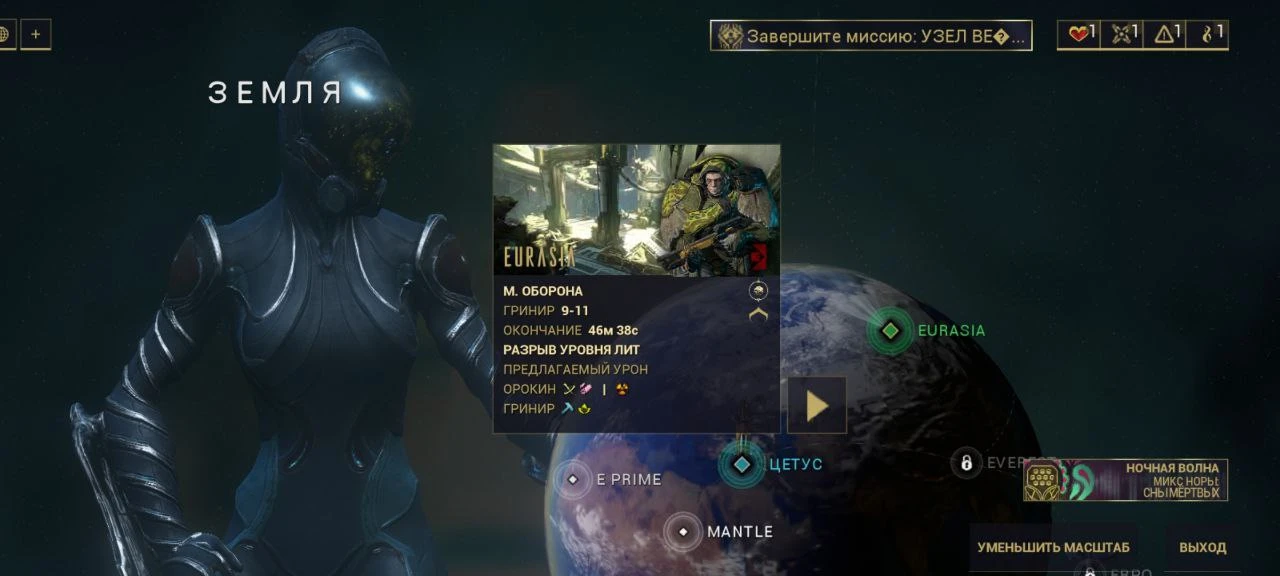Image resolution: width=1280 pixels, height=576 pixels.
Task: Open the crossed swords icon counter
Action: pos(1122,35)
